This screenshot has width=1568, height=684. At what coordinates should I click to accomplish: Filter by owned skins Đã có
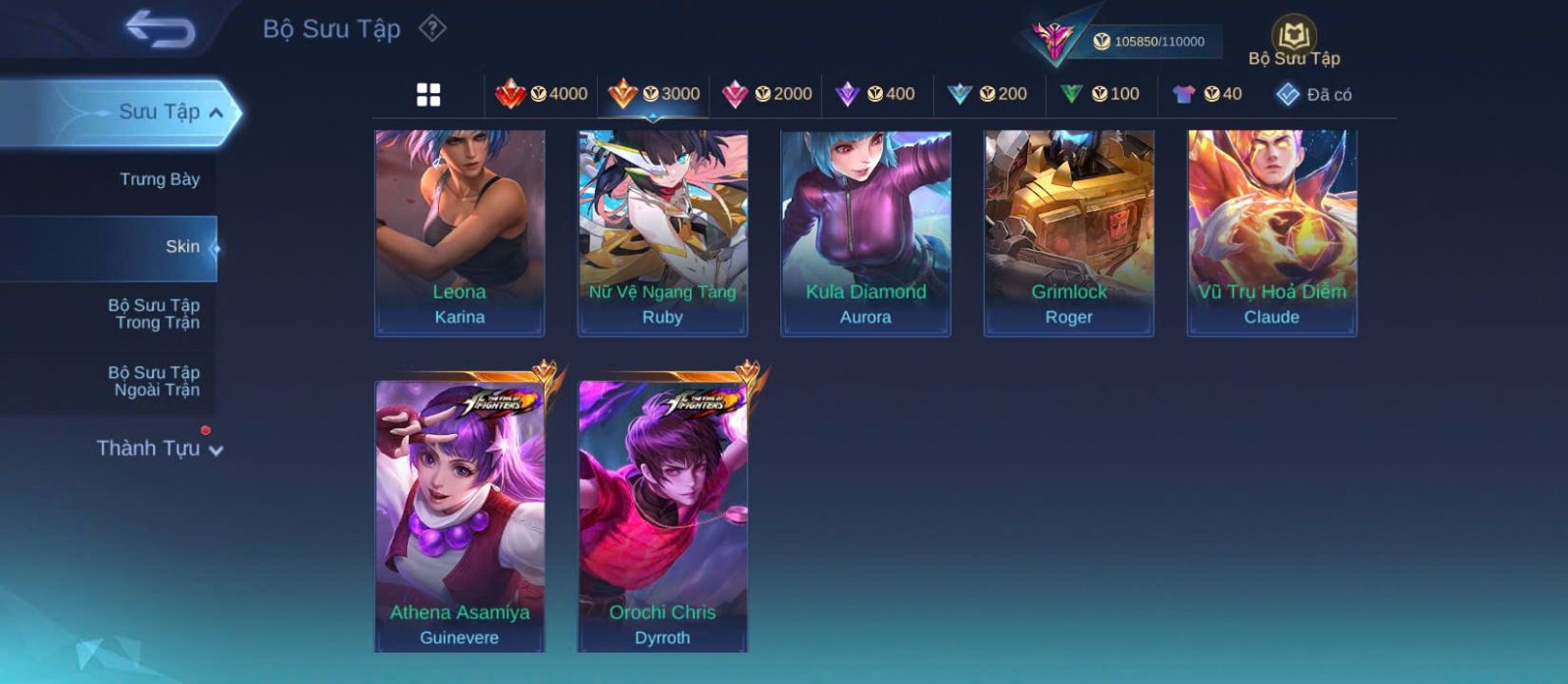(x=1314, y=94)
